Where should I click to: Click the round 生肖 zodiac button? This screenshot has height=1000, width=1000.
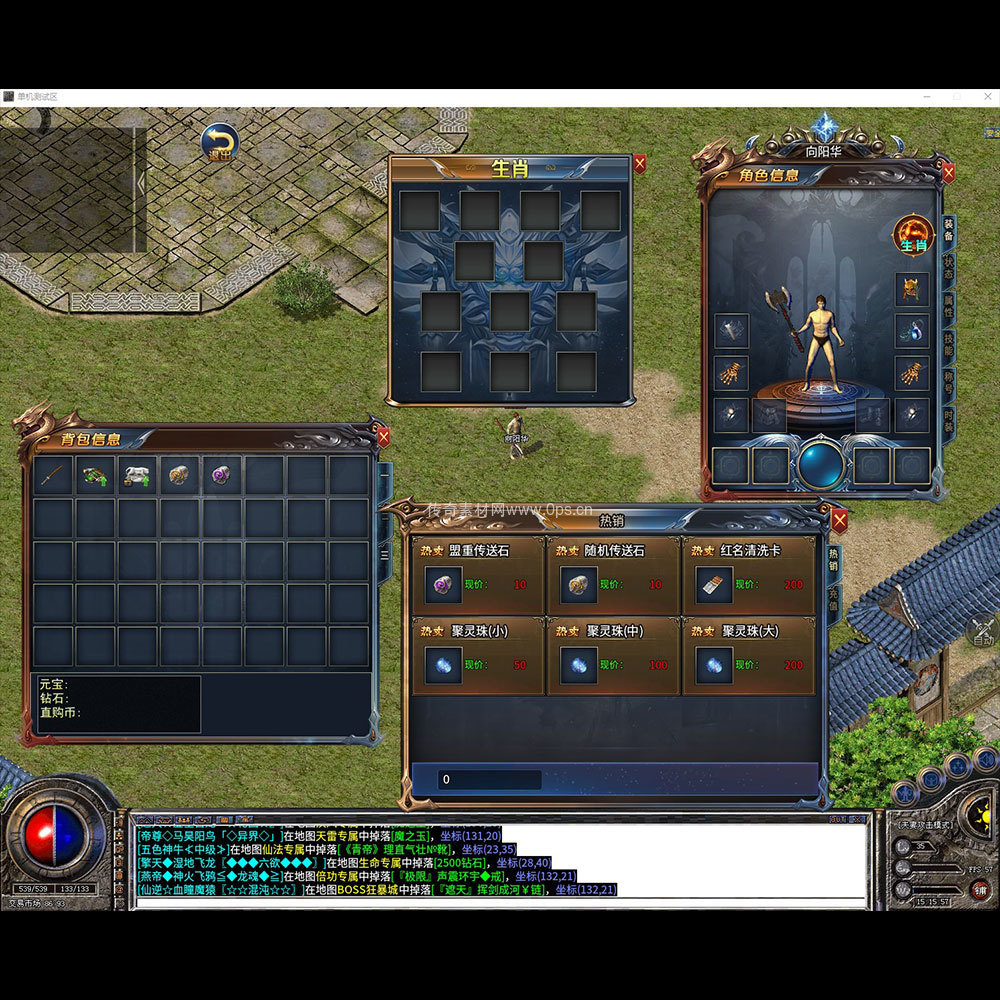pyautogui.click(x=912, y=235)
